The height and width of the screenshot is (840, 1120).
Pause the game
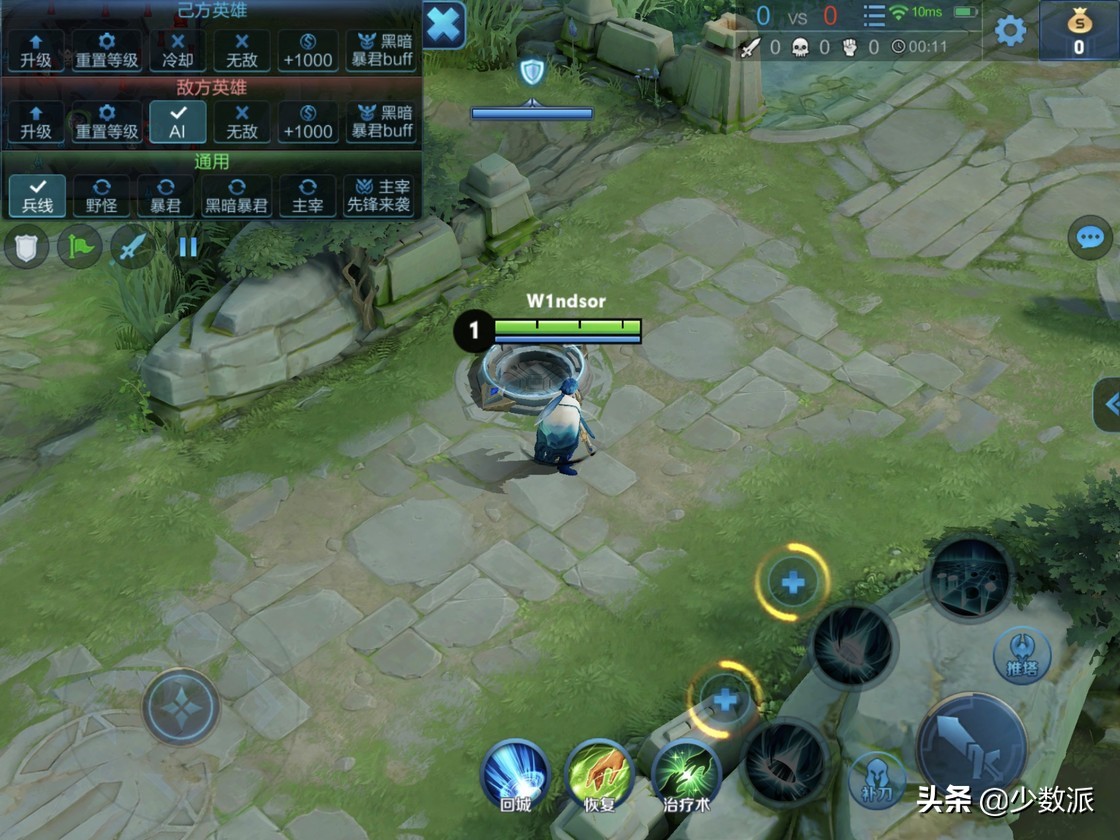pyautogui.click(x=188, y=247)
